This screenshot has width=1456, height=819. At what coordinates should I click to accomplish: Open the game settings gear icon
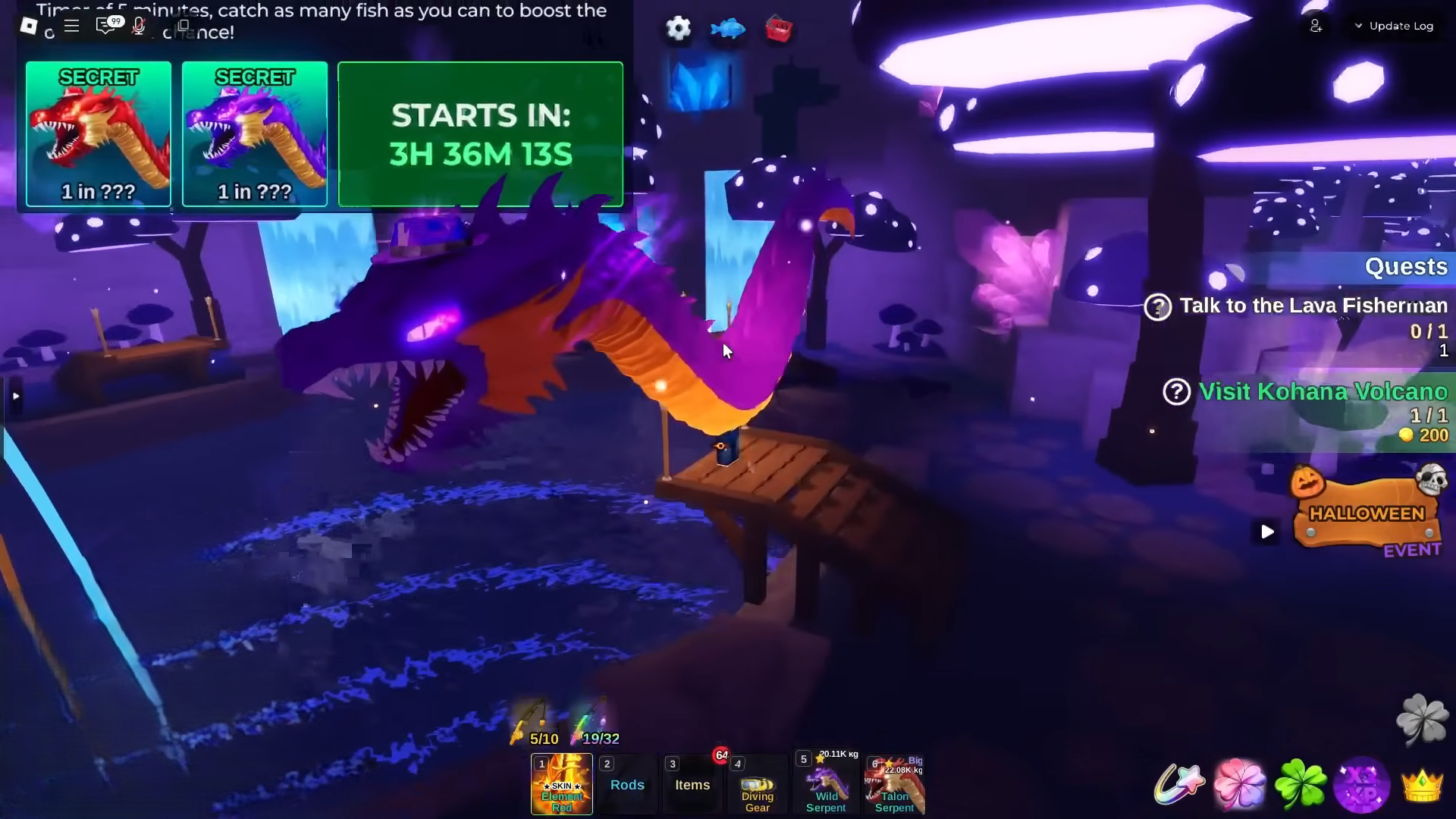[677, 29]
